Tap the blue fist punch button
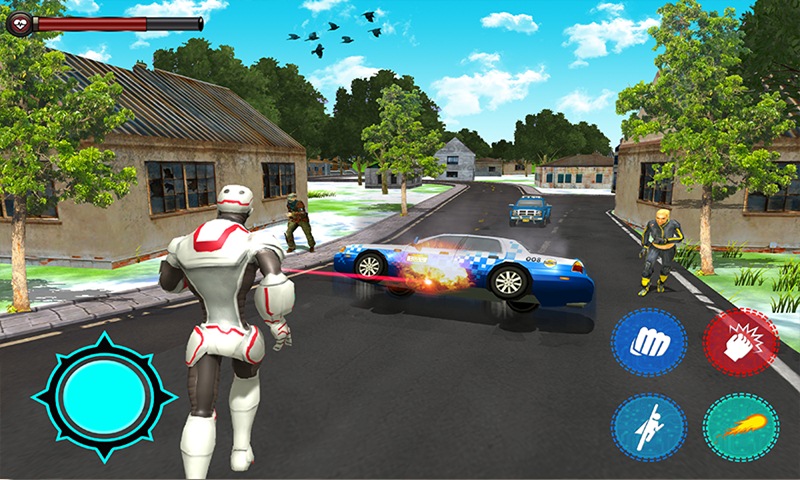This screenshot has width=800, height=480. click(x=648, y=341)
